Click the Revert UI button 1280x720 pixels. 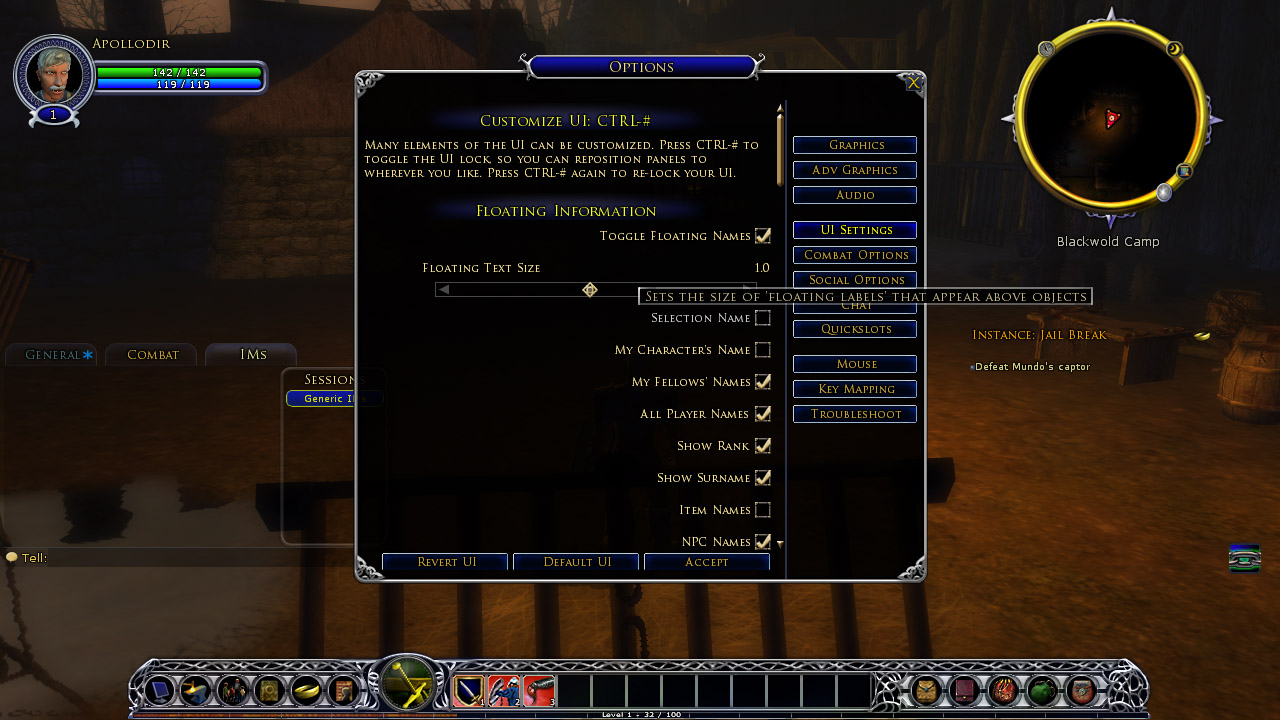(445, 562)
